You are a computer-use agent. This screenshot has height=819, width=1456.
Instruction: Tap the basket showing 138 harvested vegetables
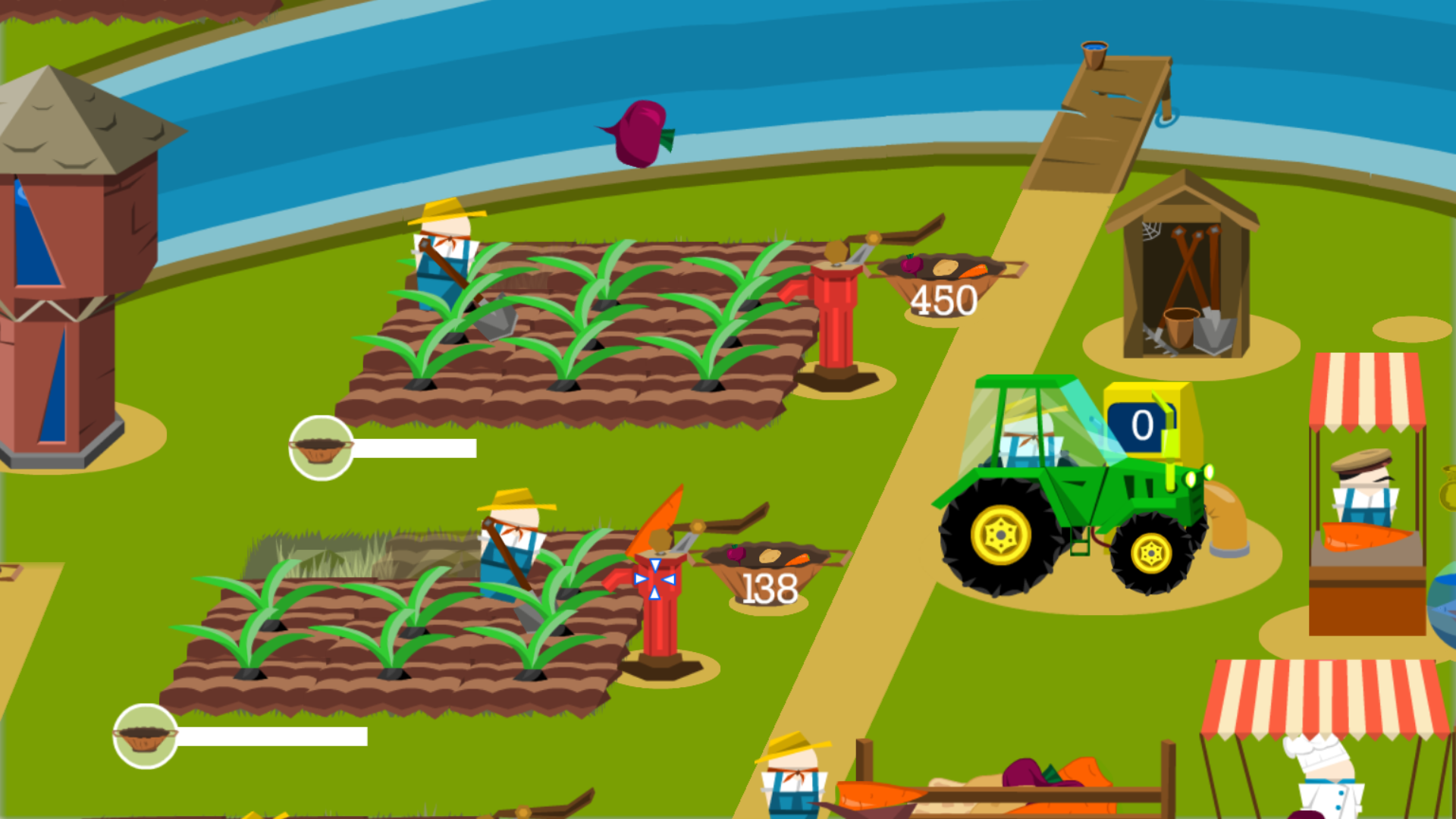(x=766, y=584)
